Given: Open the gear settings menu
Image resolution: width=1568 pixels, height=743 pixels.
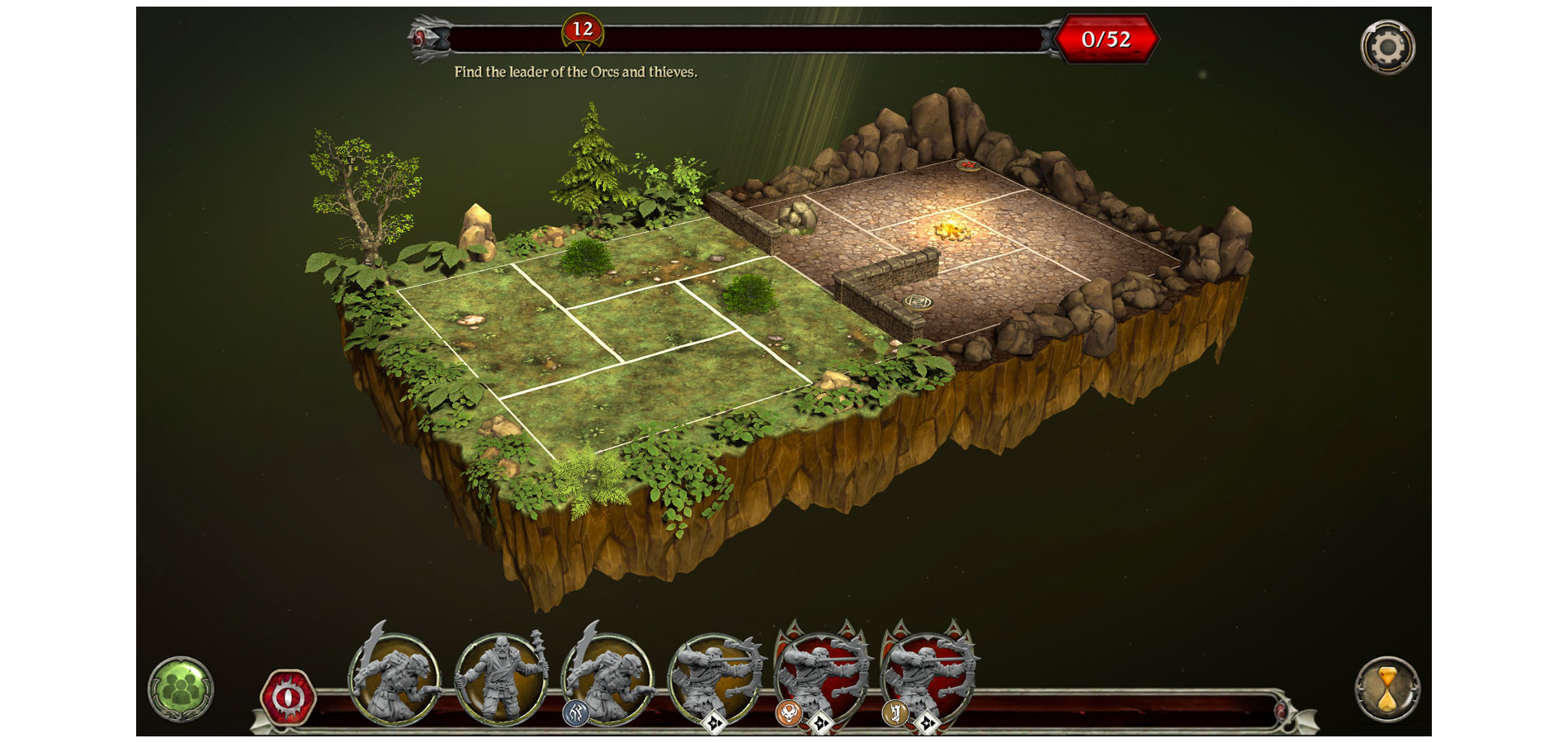Looking at the screenshot, I should pos(1387,47).
